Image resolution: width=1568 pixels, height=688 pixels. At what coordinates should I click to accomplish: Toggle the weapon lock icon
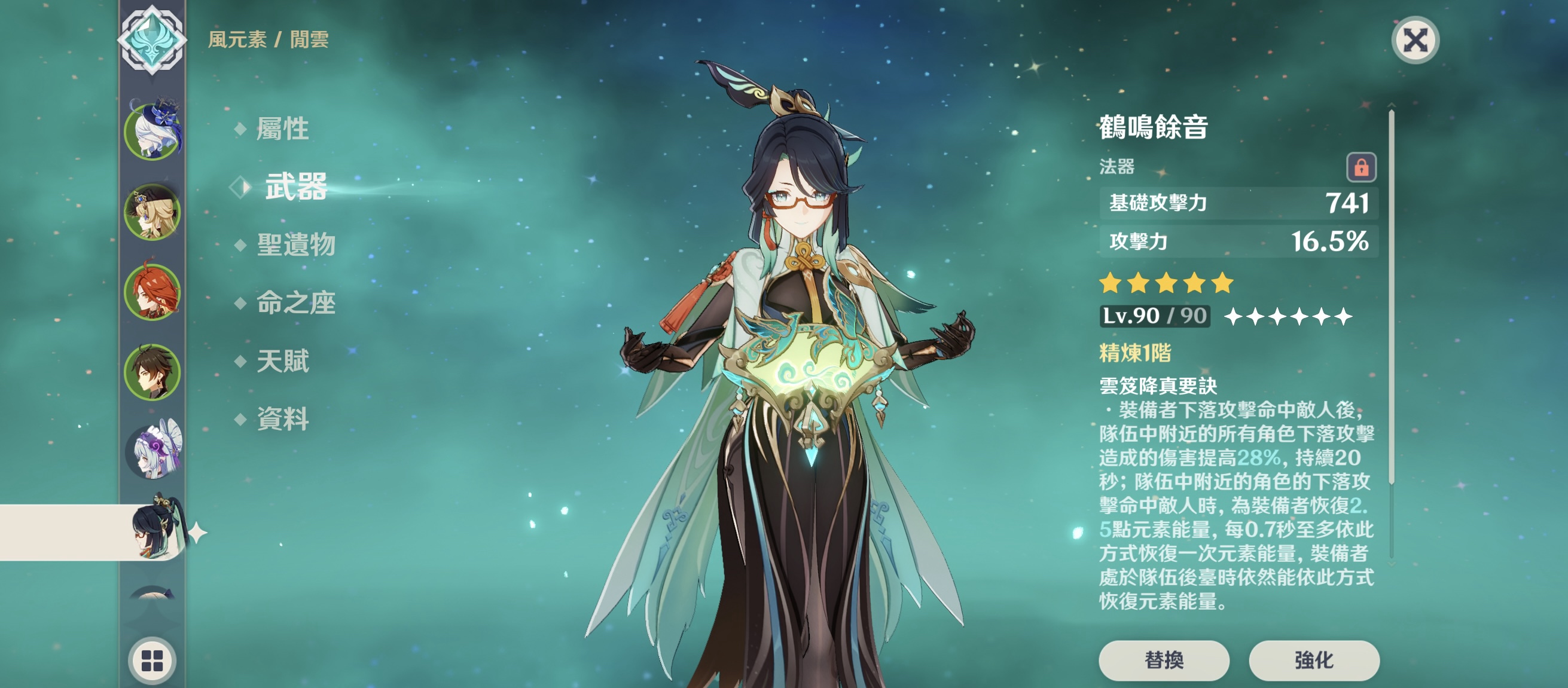pyautogui.click(x=1361, y=167)
